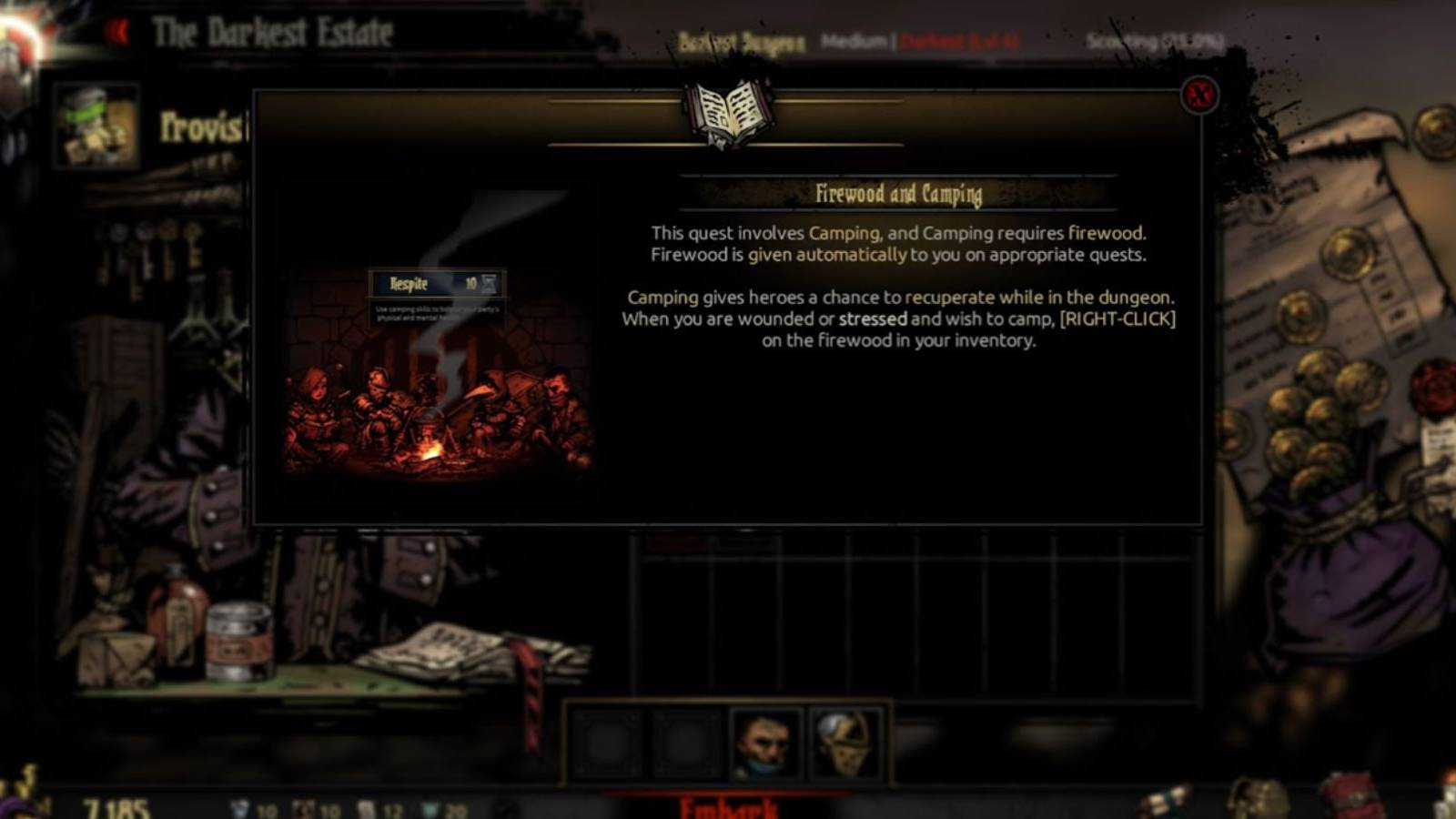Click the Firewood and Camping header banner
The width and height of the screenshot is (1456, 819).
point(901,193)
